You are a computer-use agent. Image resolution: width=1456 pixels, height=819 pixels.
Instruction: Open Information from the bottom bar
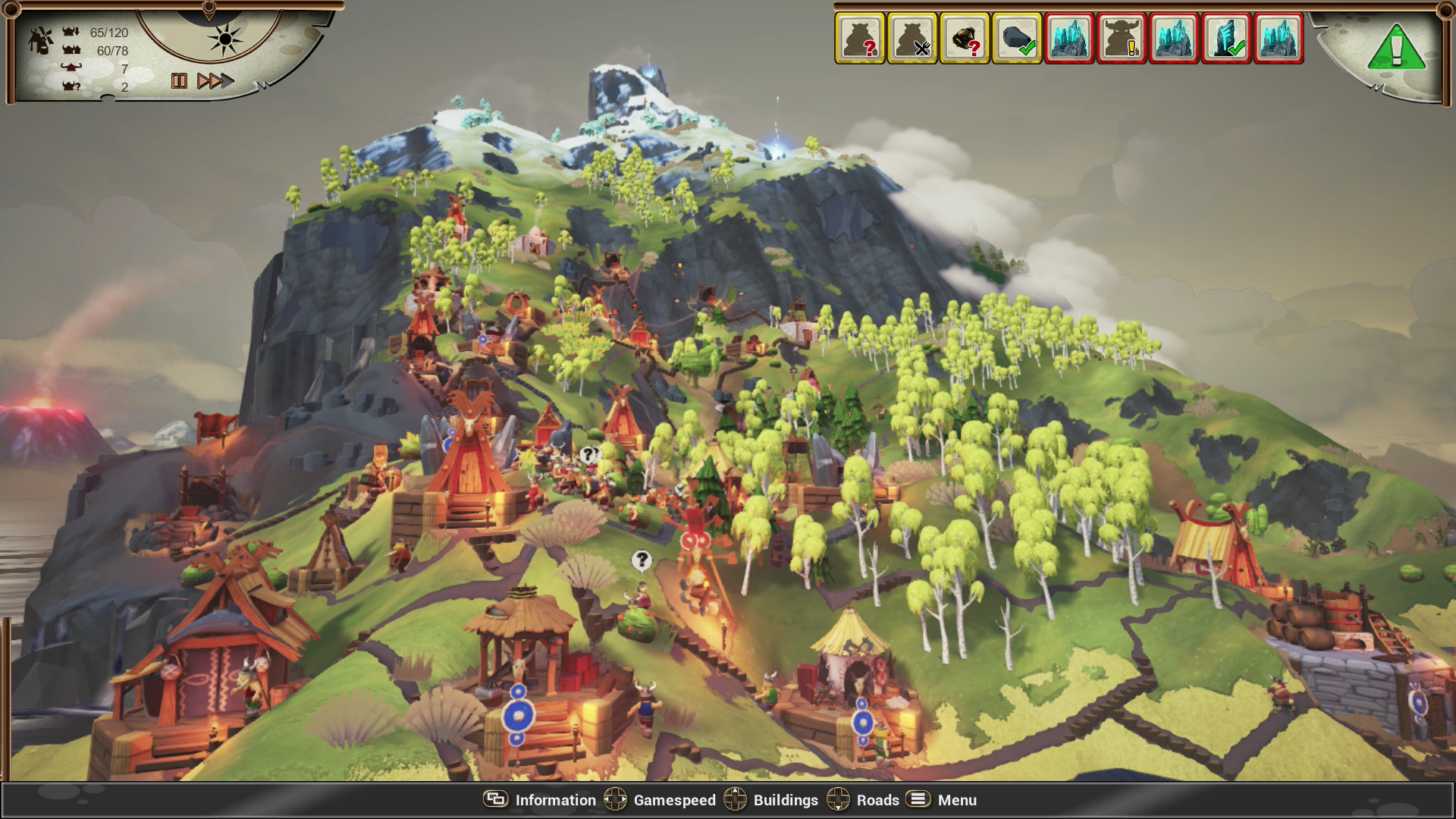coord(554,800)
